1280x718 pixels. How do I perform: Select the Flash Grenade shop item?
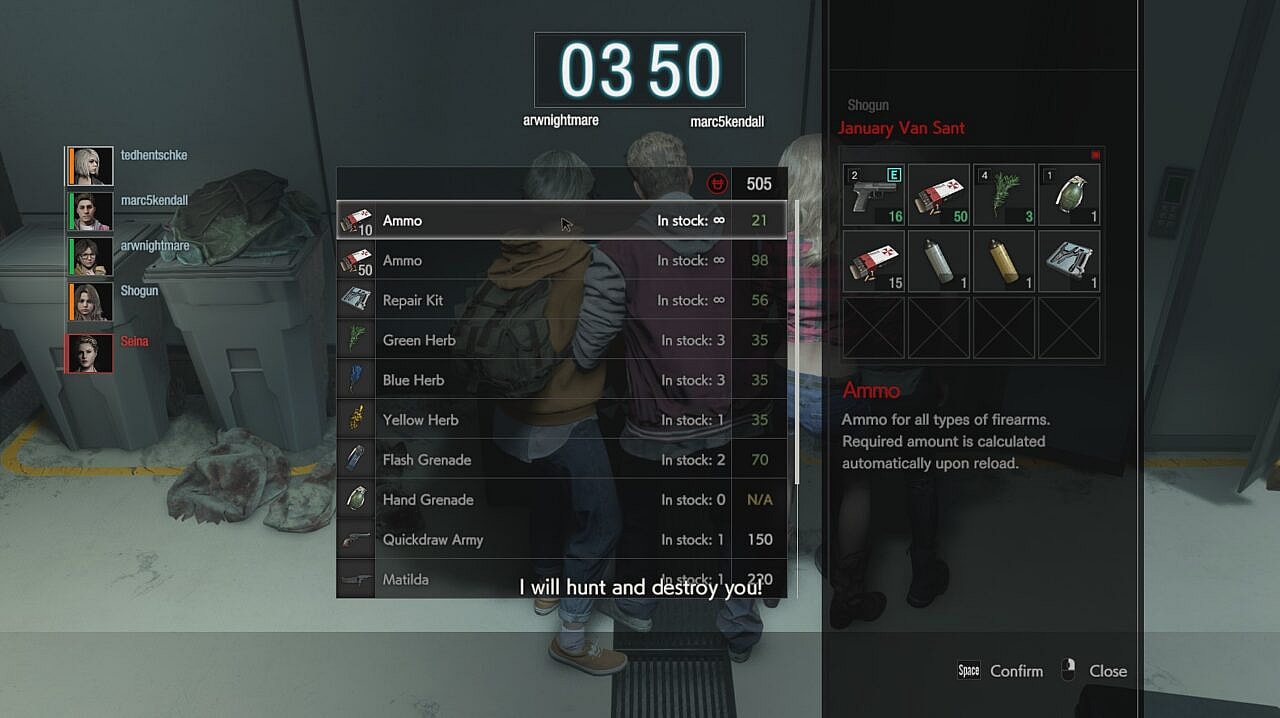tap(560, 460)
